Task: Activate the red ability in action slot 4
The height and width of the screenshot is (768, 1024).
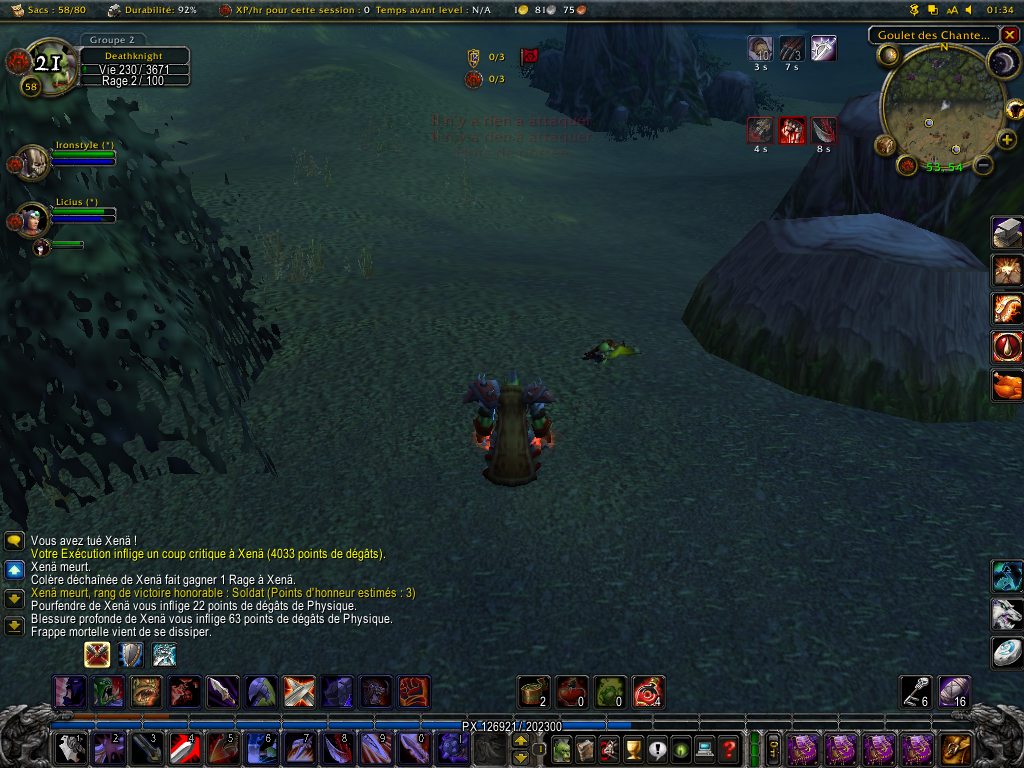Action: tap(184, 748)
